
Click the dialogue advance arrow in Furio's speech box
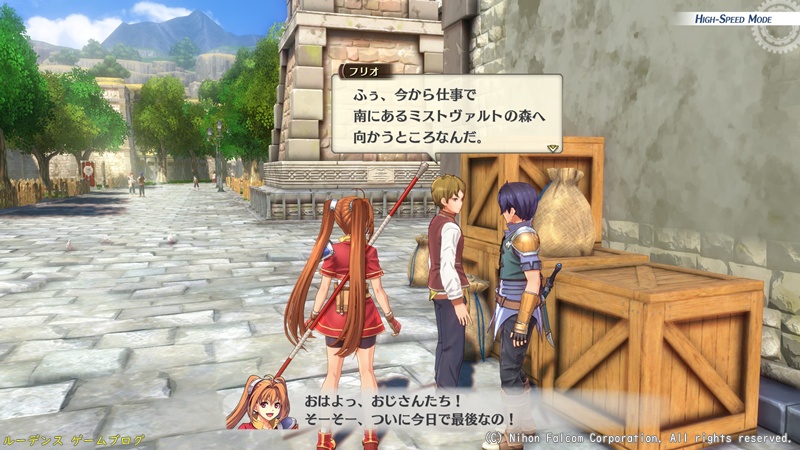[x=552, y=146]
